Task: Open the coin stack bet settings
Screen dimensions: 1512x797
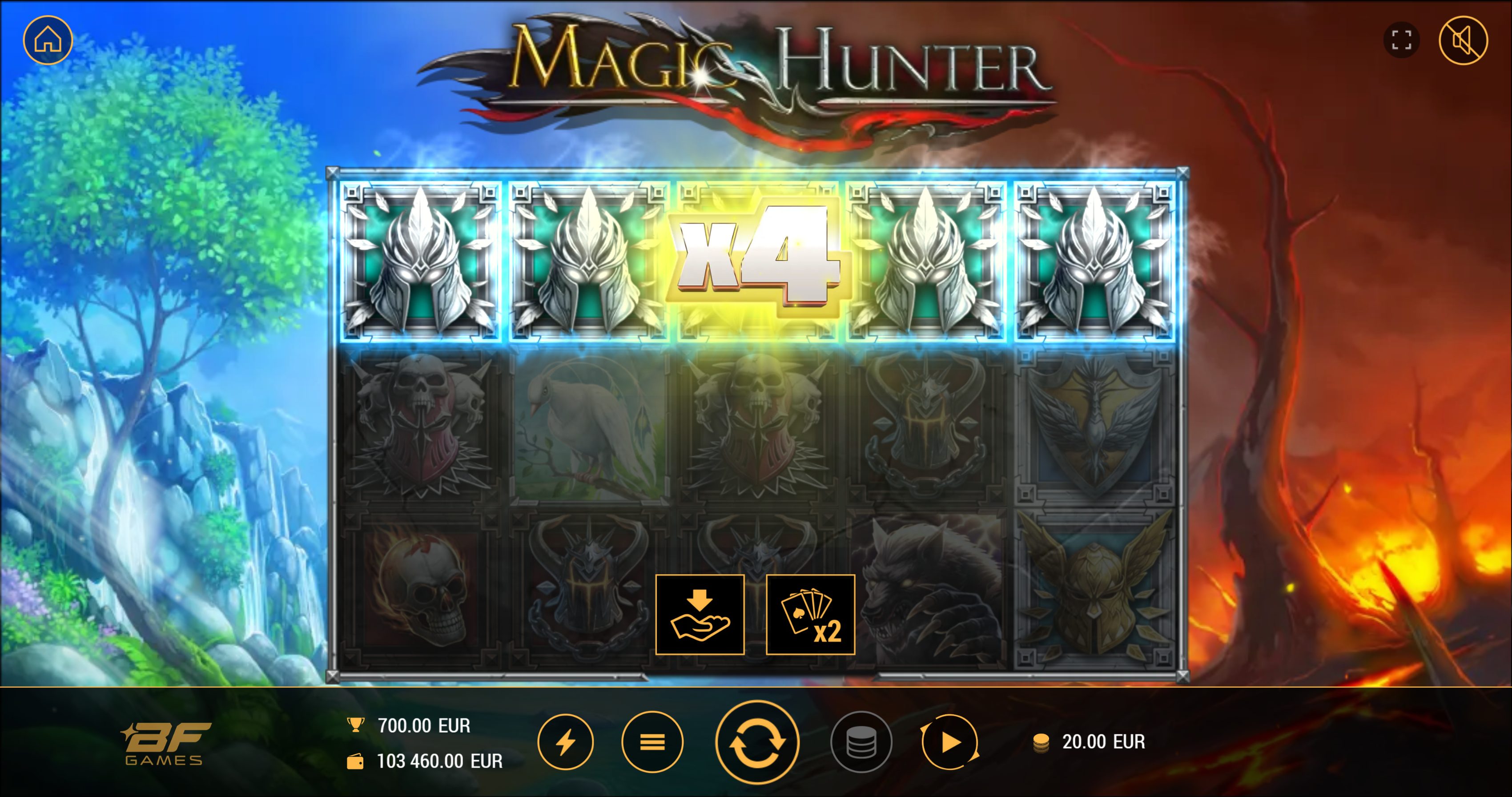Action: tap(861, 742)
